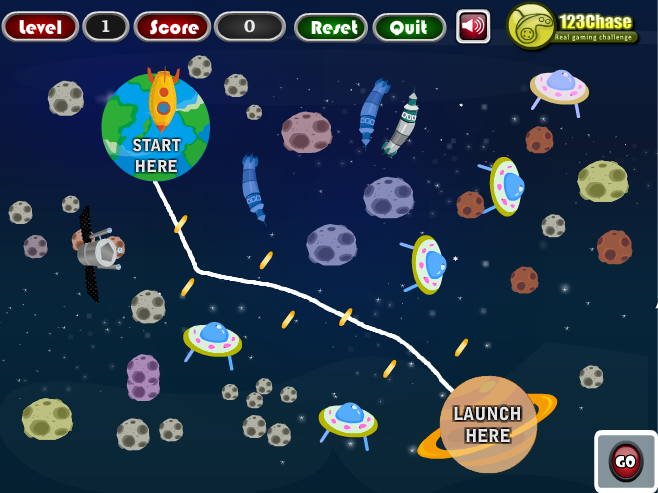Quit the game

pyautogui.click(x=409, y=27)
